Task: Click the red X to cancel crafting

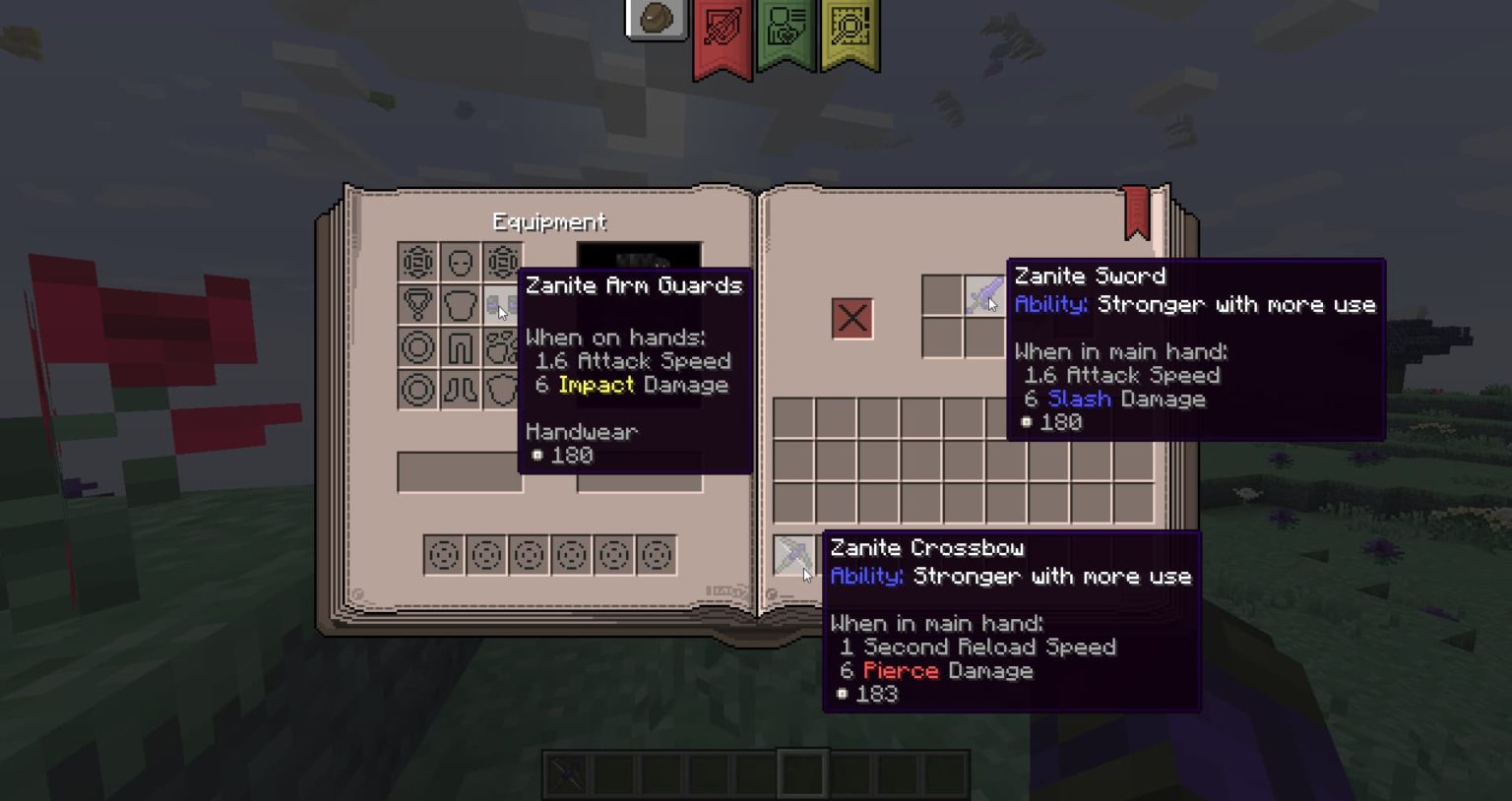Action: click(x=852, y=318)
